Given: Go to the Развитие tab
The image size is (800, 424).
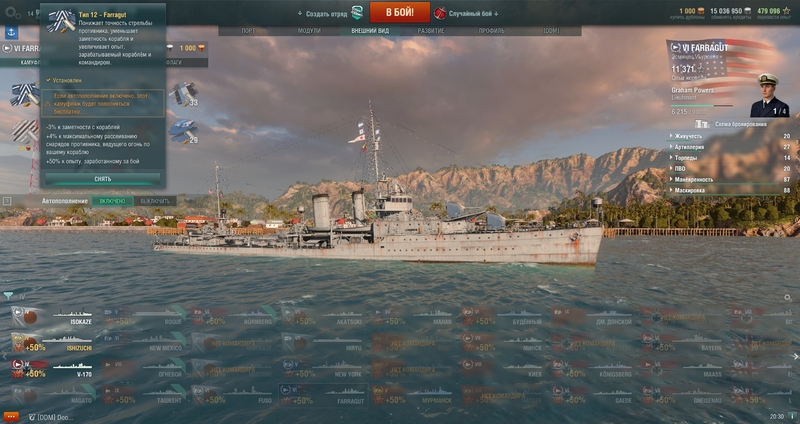Looking at the screenshot, I should click(x=431, y=31).
